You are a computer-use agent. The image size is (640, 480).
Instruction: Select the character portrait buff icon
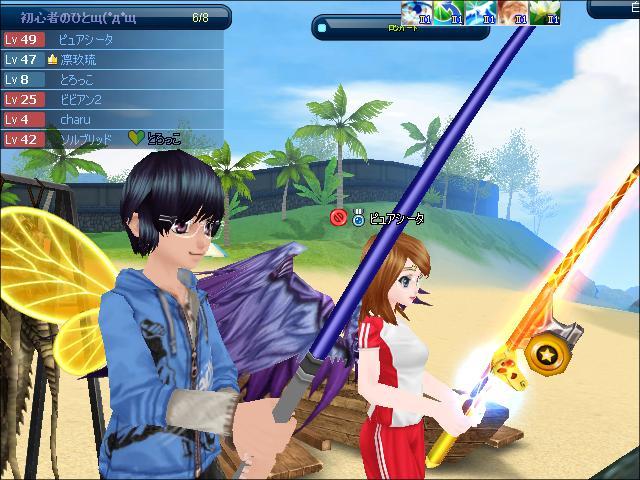[x=512, y=12]
